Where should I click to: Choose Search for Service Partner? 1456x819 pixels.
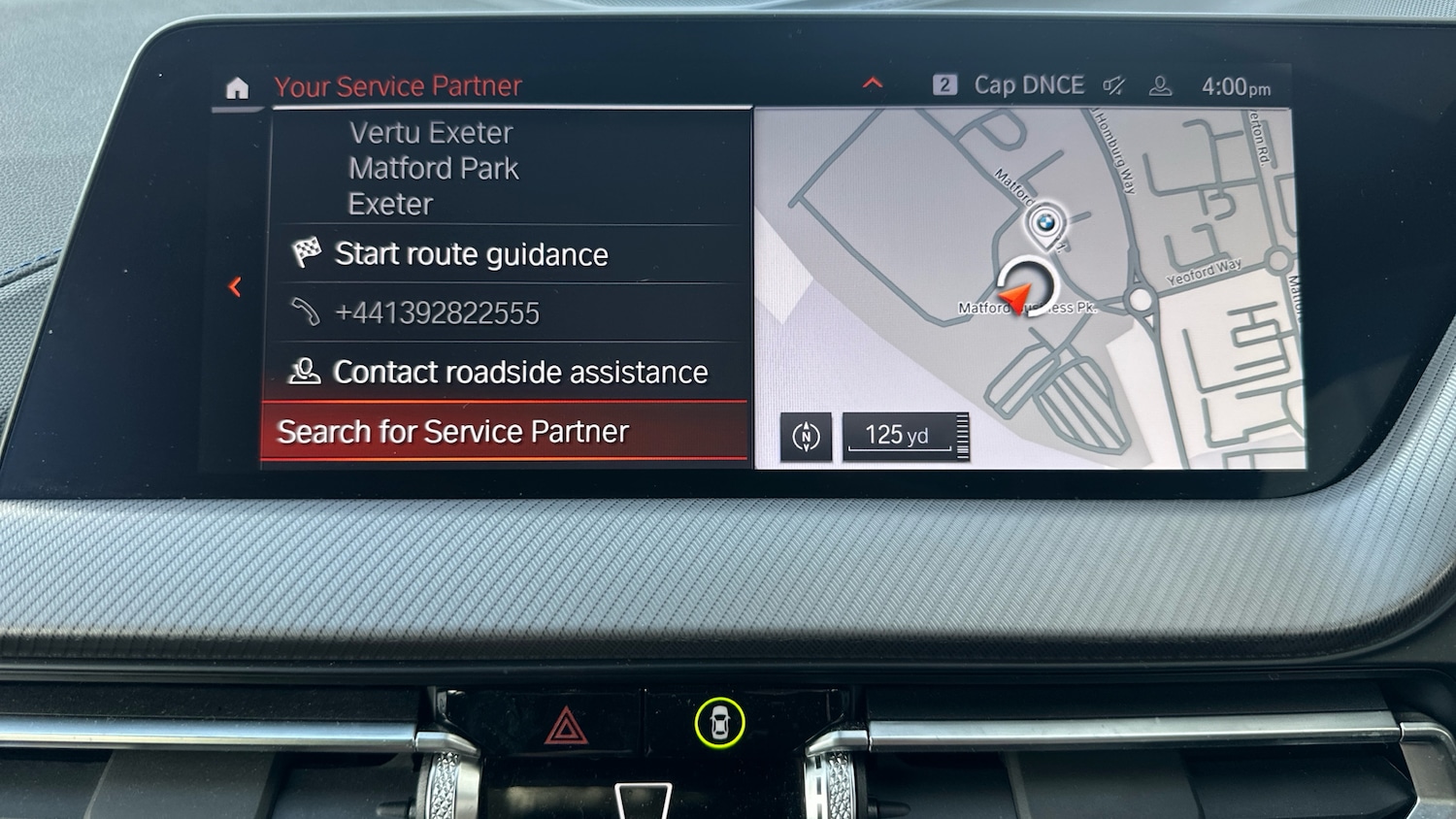pos(453,432)
